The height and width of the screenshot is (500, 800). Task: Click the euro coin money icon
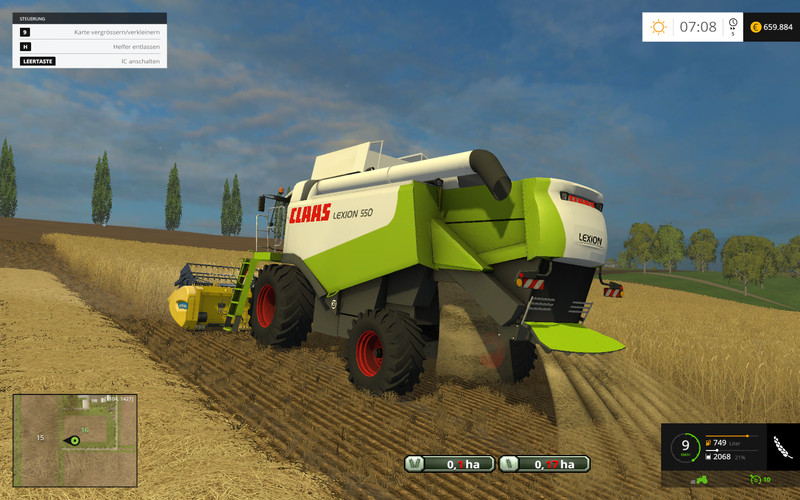coord(755,27)
